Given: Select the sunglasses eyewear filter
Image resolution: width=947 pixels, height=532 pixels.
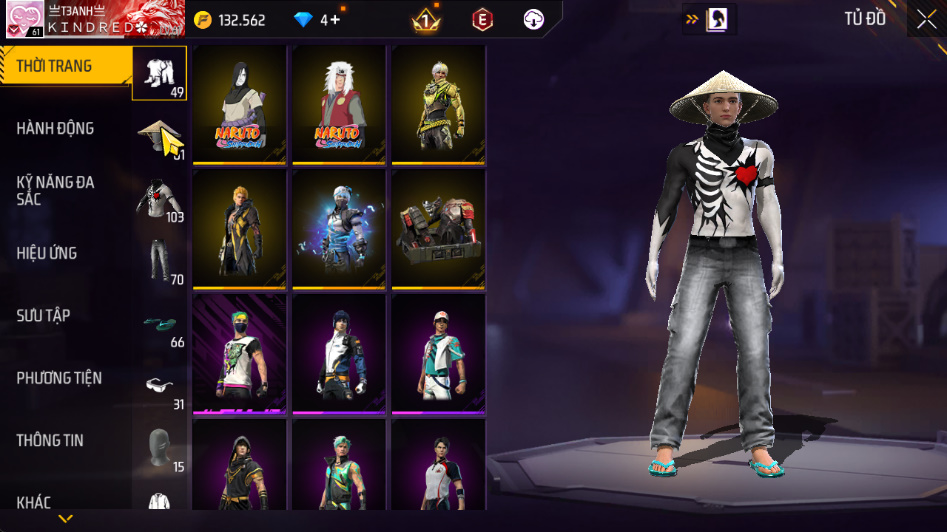Looking at the screenshot, I should [160, 386].
